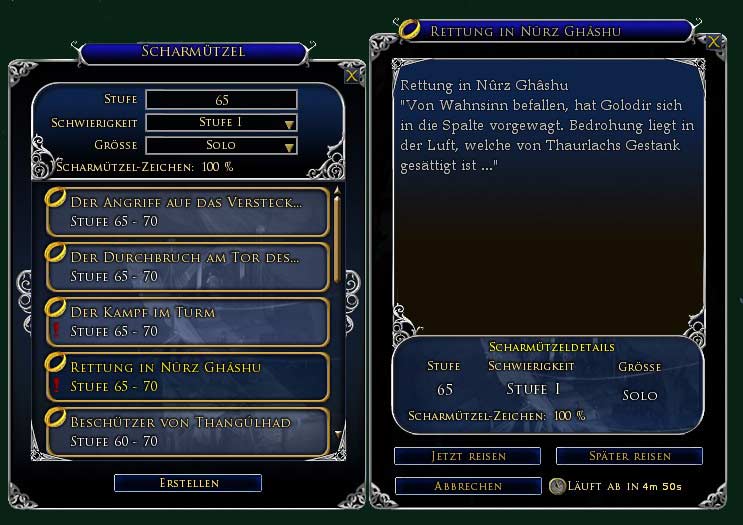Pick Rettung in Nûrz Ghâshu from list

[x=187, y=376]
